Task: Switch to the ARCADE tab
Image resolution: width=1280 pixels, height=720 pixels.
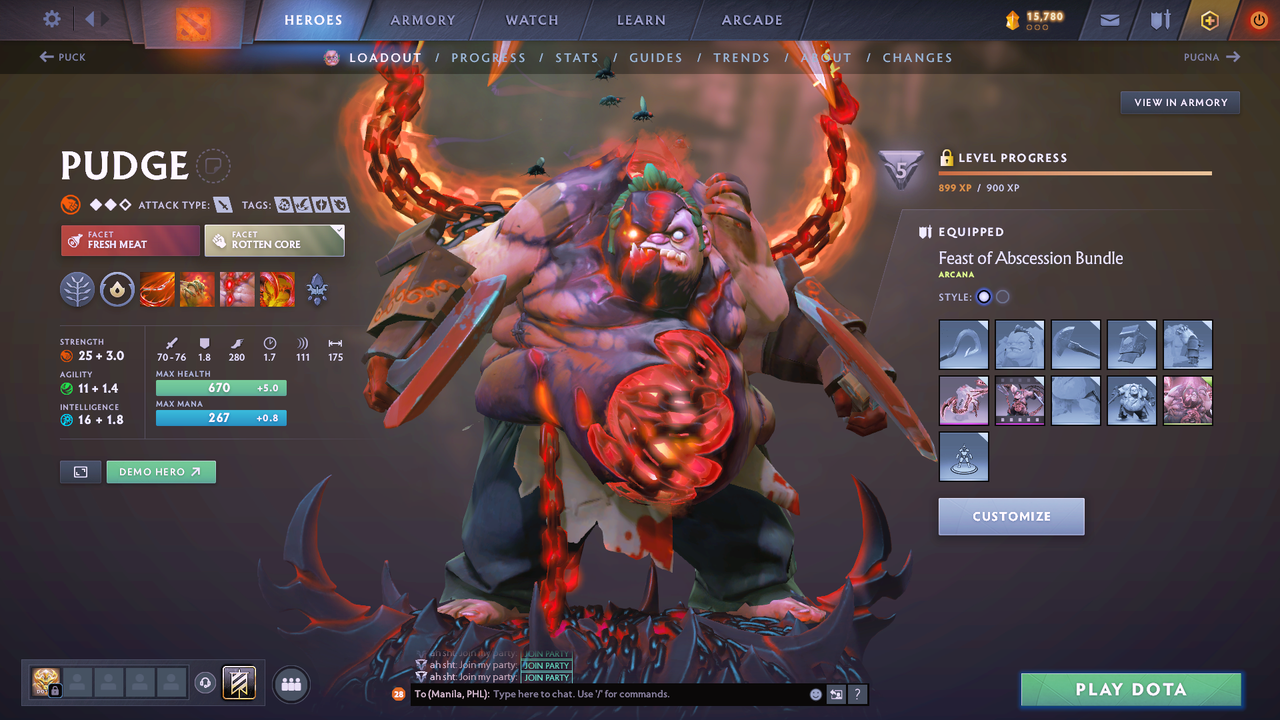Action: click(x=751, y=19)
